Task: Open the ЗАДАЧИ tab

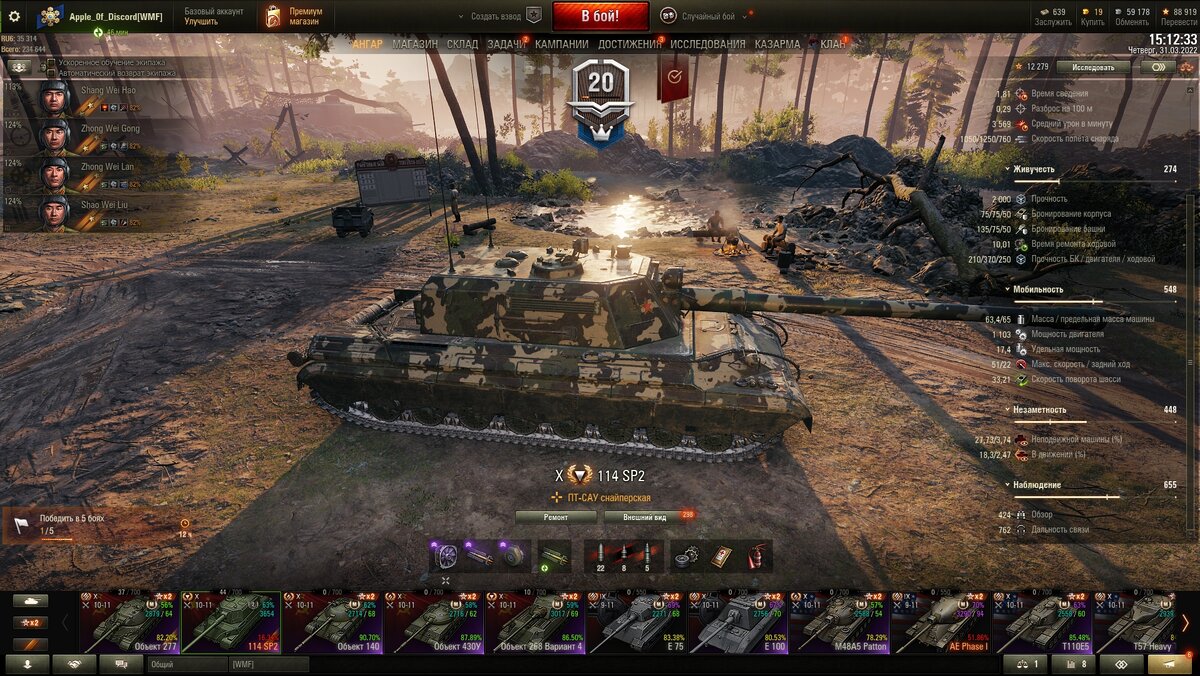Action: click(x=506, y=44)
